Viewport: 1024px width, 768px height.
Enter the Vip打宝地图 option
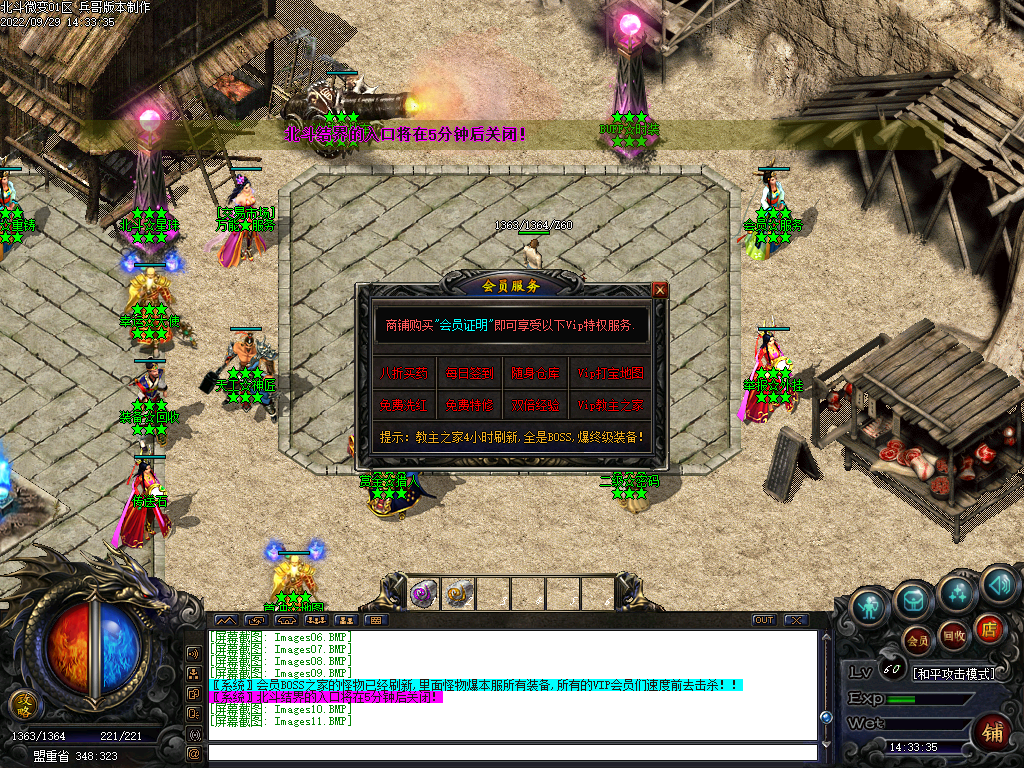click(x=611, y=374)
